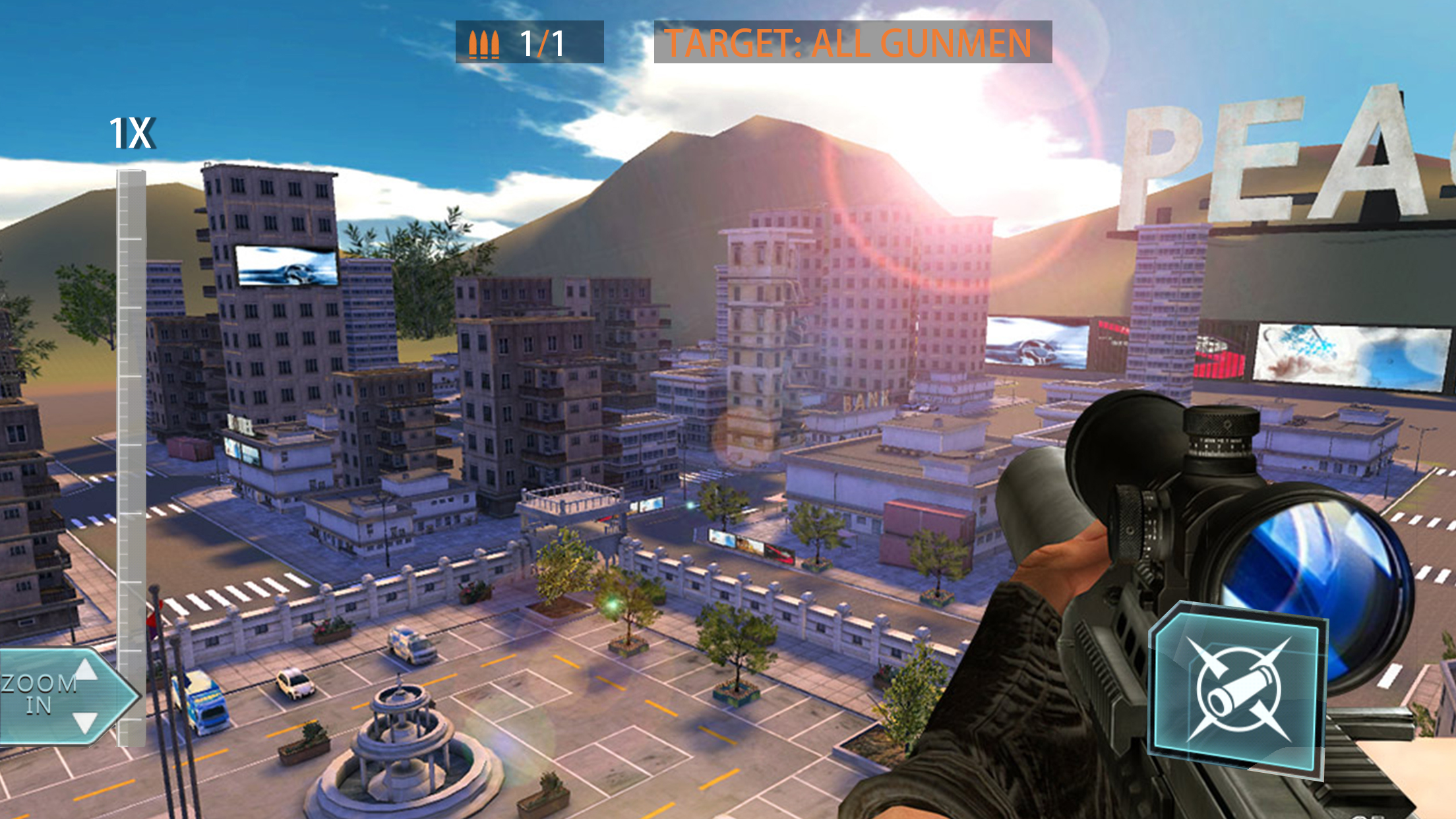This screenshot has height=819, width=1456.
Task: Select the TARGET: ALL GUNMEN banner
Action: 847,43
